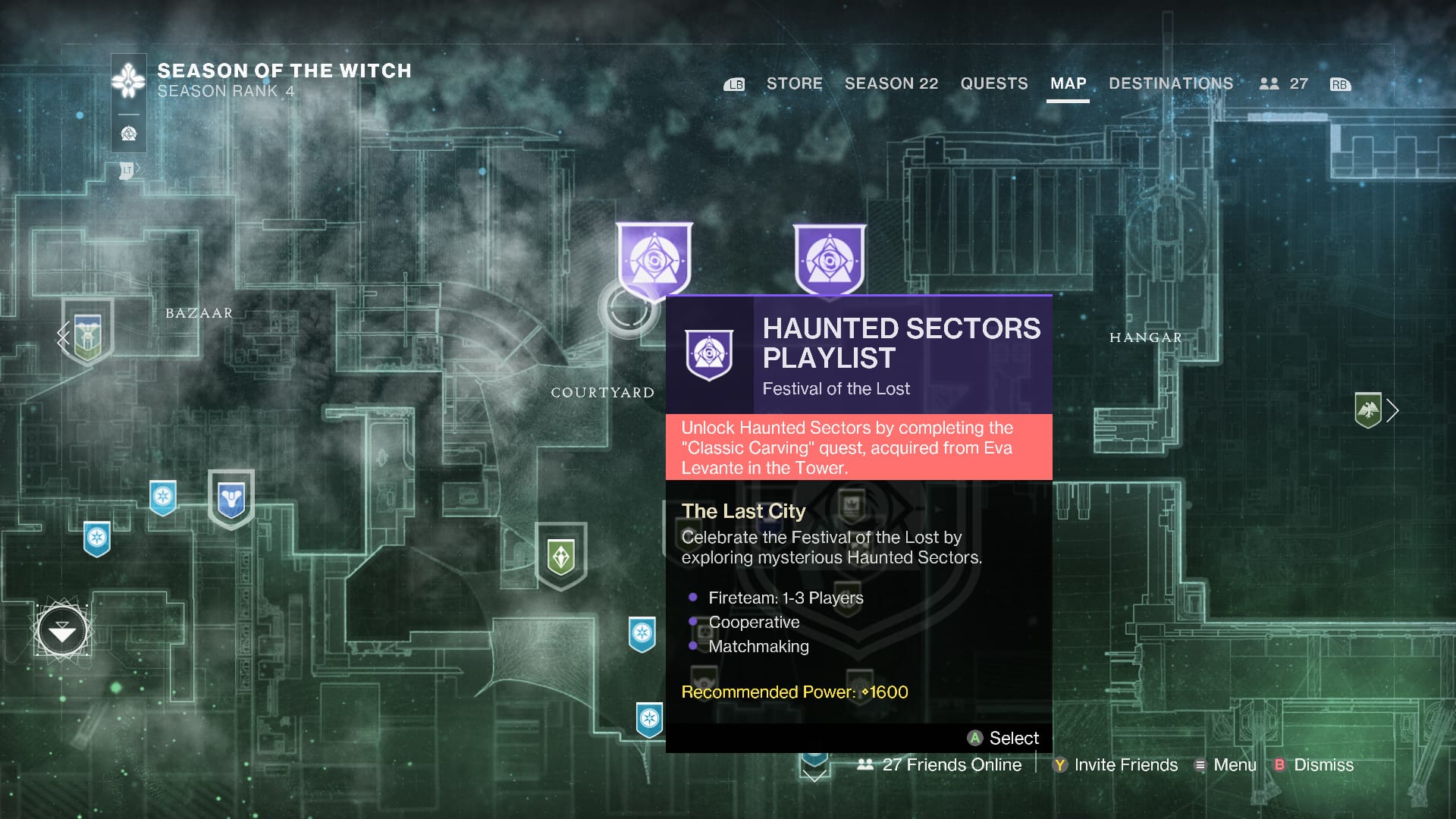
Task: Click the Season of the Witch emblem top left
Action: [127, 78]
